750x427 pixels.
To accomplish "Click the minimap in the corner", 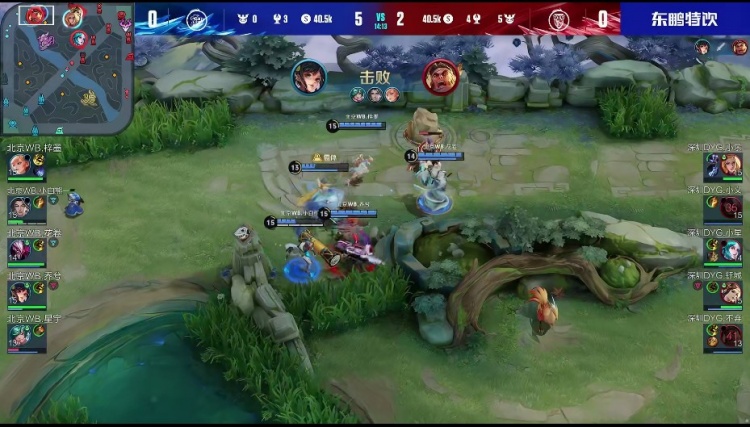I will [x=67, y=68].
